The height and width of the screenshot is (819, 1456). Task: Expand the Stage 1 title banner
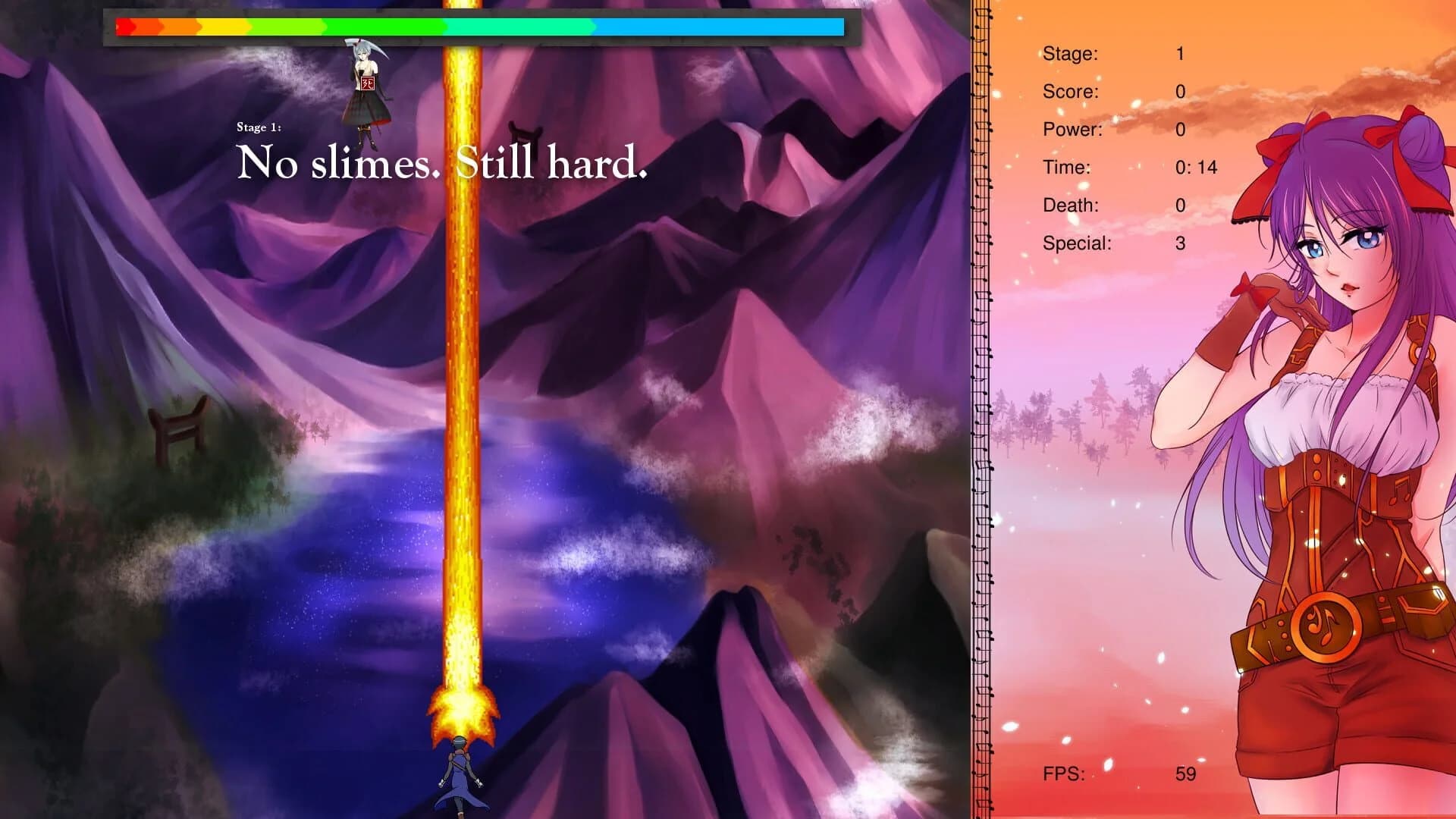pos(259,127)
